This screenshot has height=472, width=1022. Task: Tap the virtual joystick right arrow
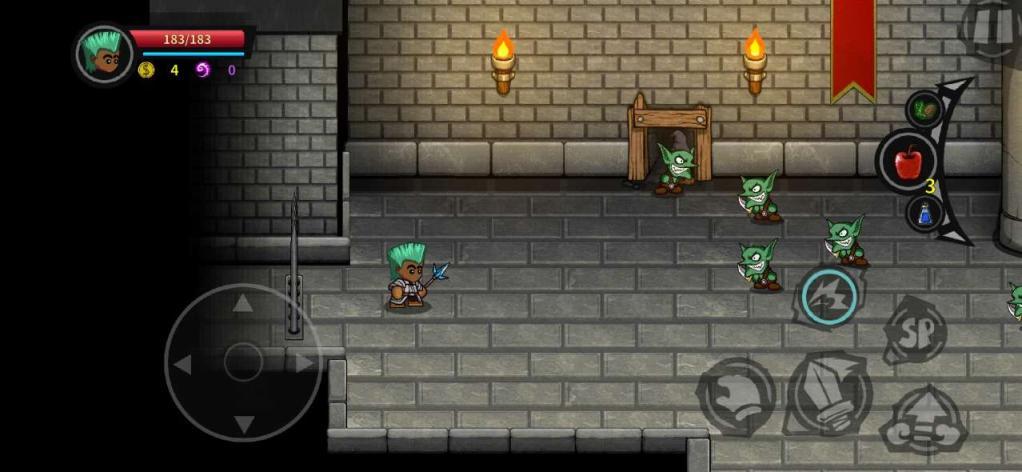coord(303,364)
